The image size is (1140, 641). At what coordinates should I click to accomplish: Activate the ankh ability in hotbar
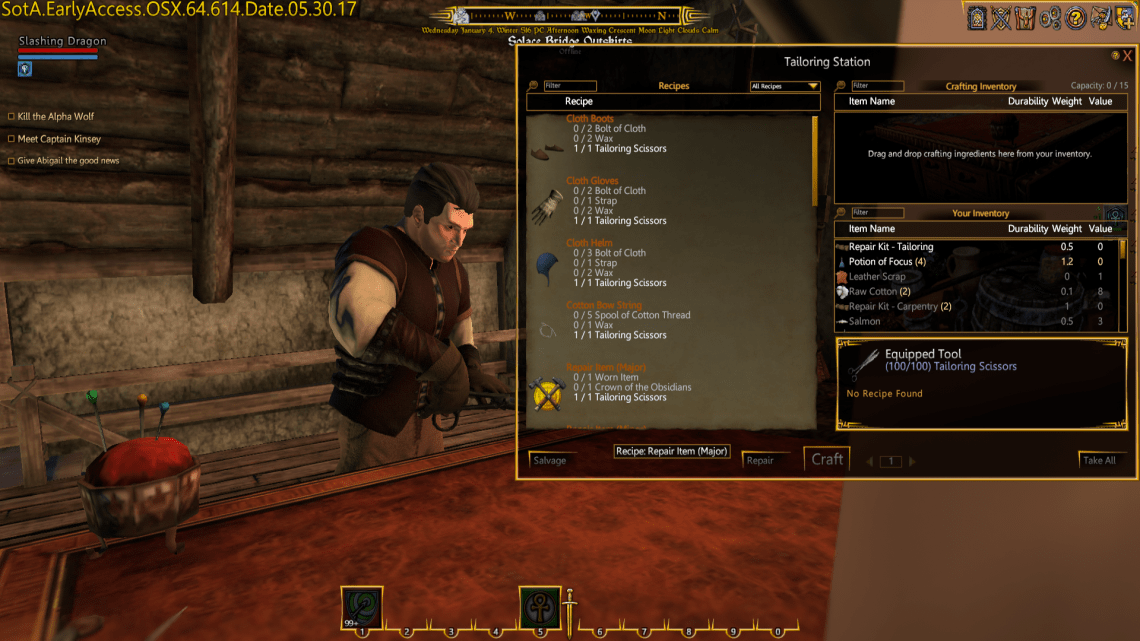click(538, 607)
